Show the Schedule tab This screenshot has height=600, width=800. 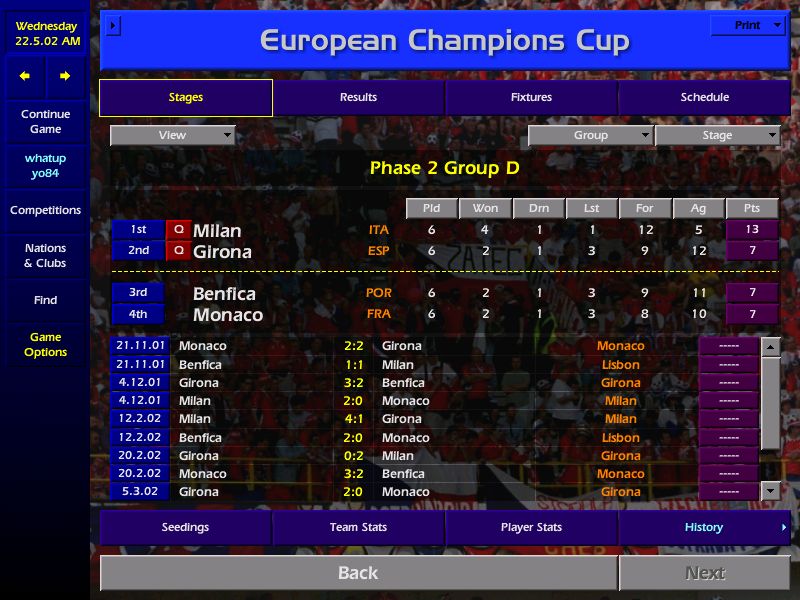(704, 97)
